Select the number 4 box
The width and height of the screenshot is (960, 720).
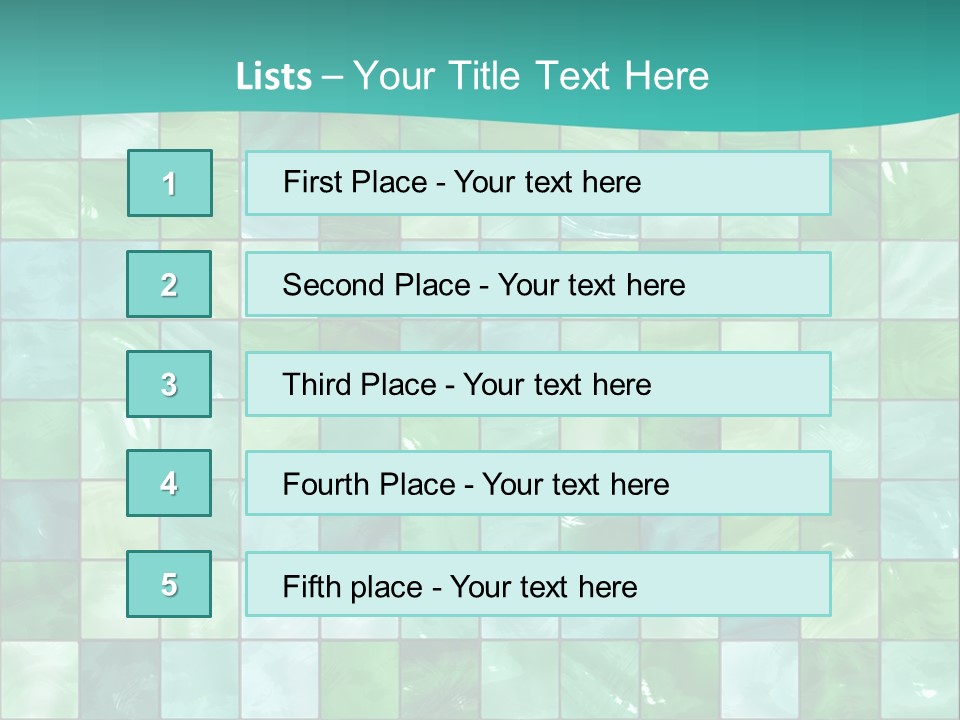(x=169, y=483)
